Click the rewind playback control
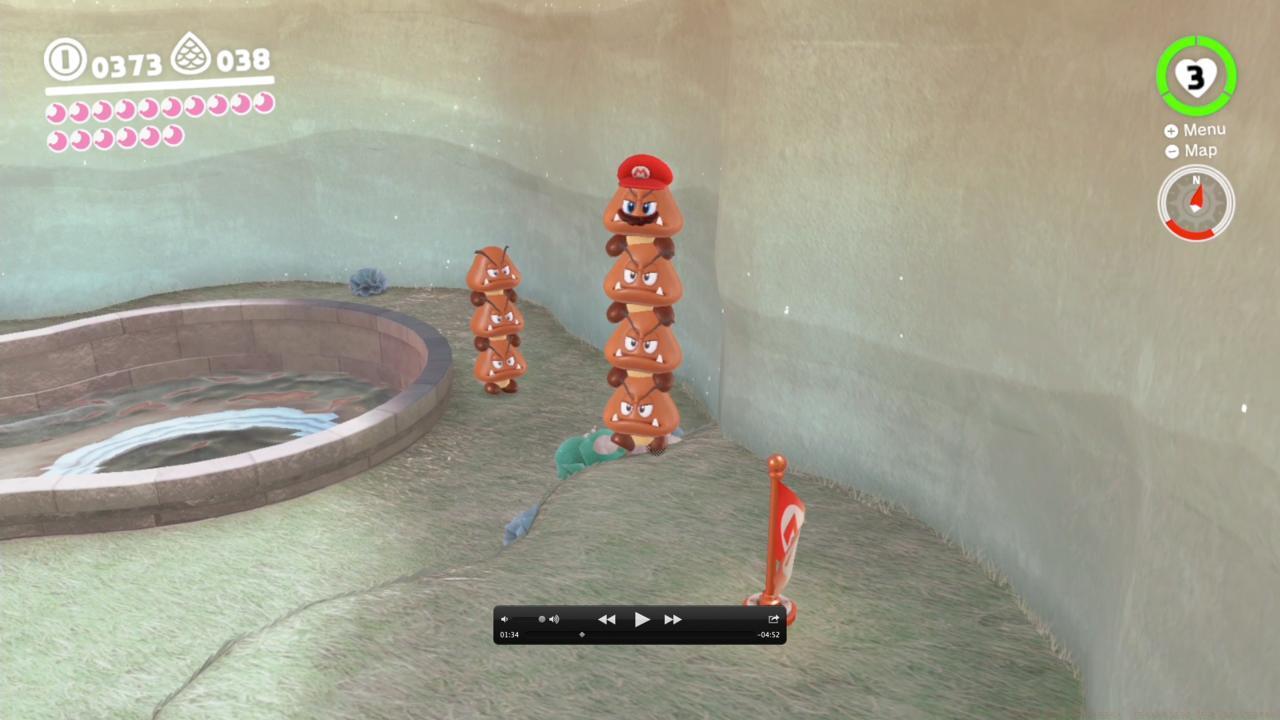The image size is (1280, 720). pos(607,620)
